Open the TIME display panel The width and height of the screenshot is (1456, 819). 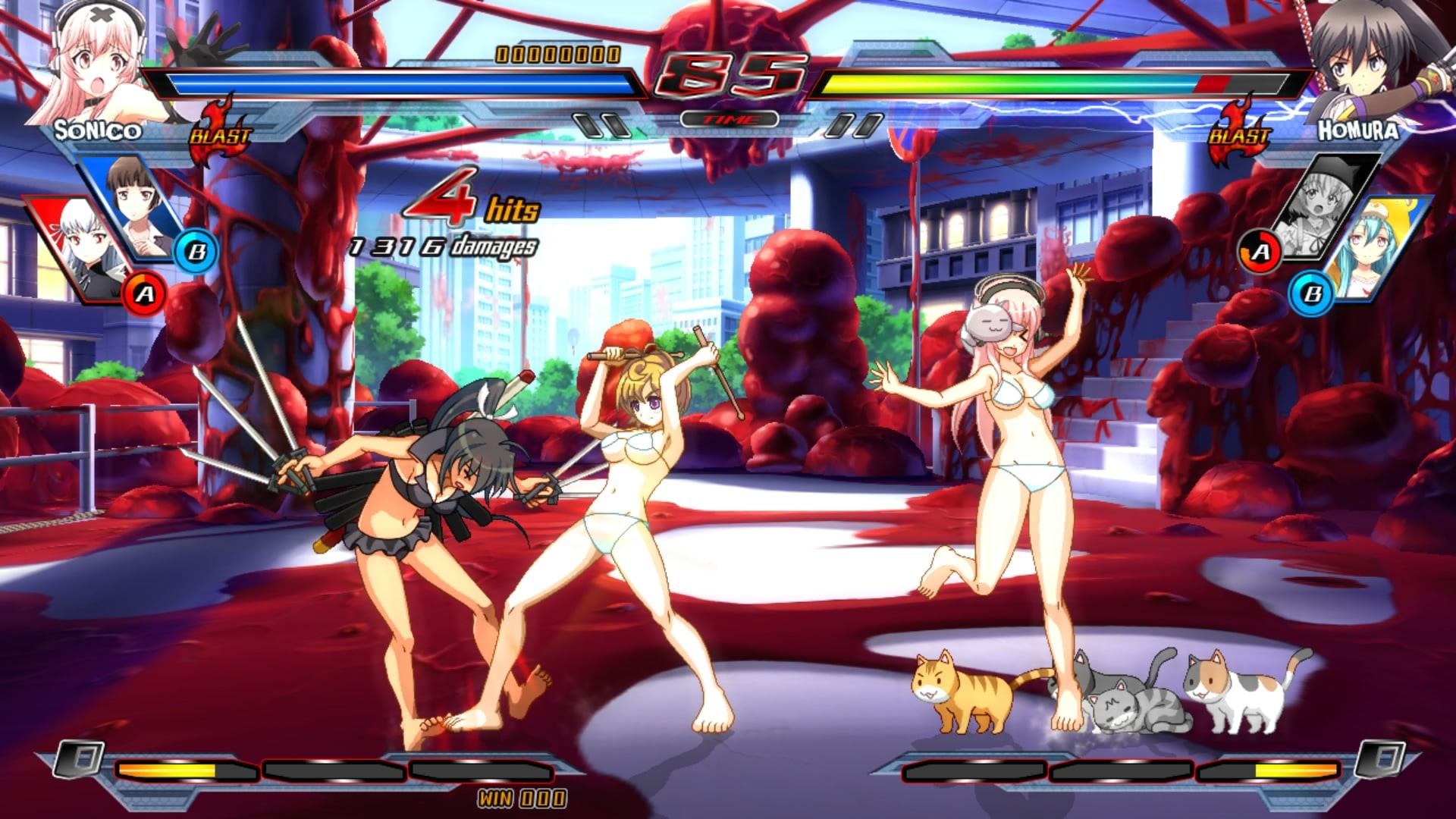coord(728,118)
